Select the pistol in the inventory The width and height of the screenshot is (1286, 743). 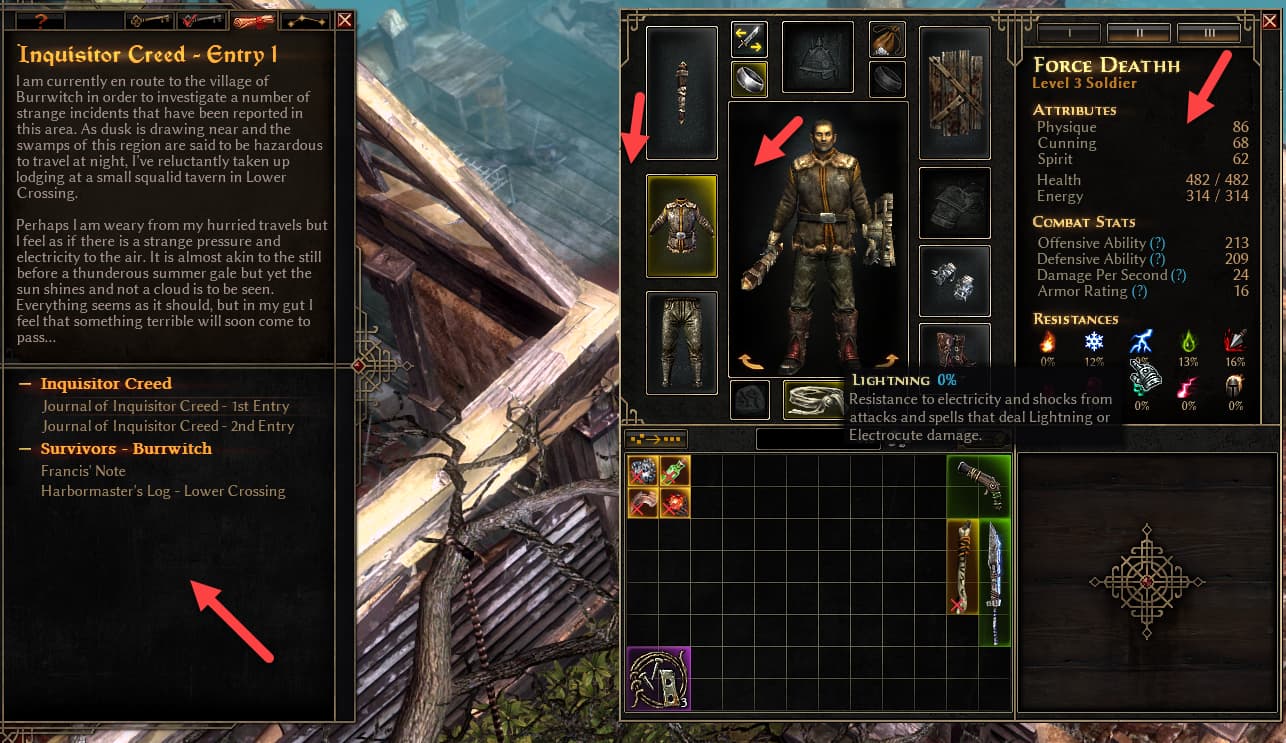click(979, 486)
